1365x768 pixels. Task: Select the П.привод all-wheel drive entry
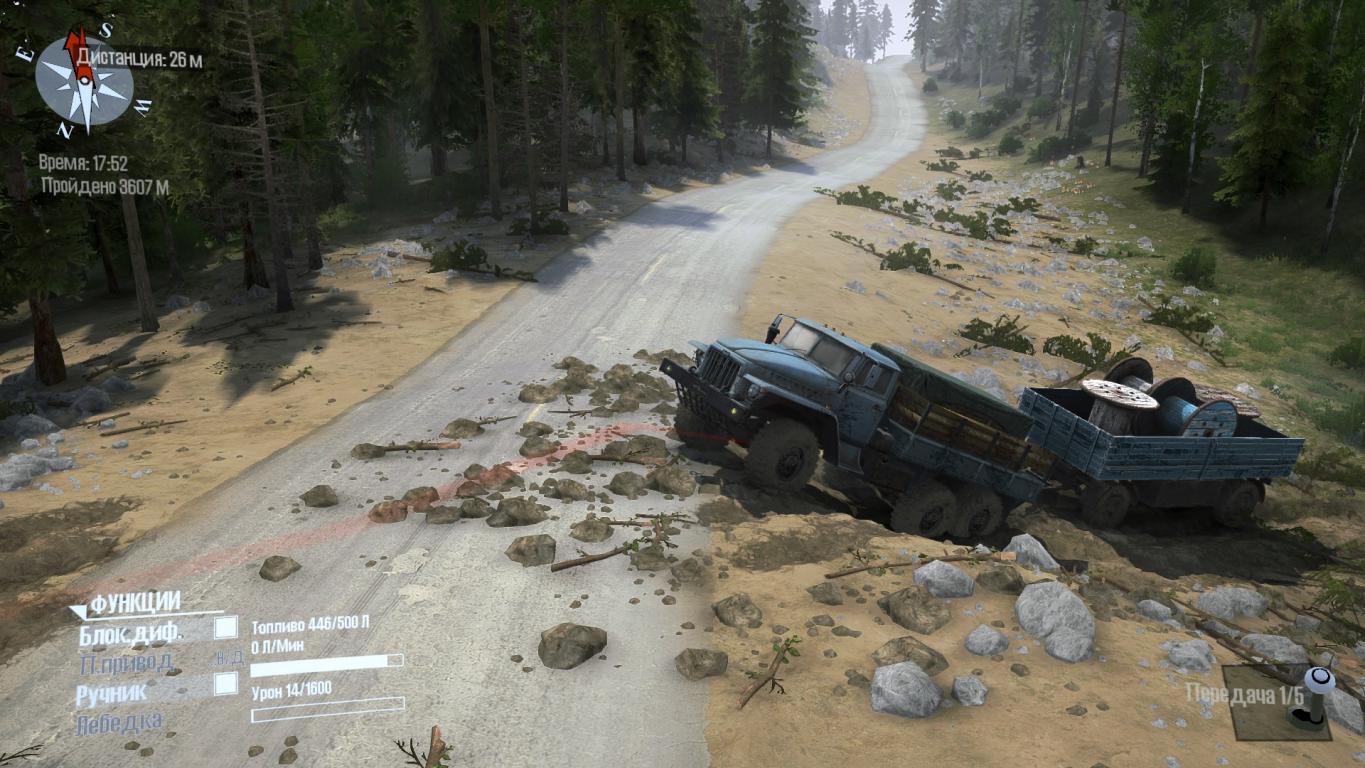127,662
